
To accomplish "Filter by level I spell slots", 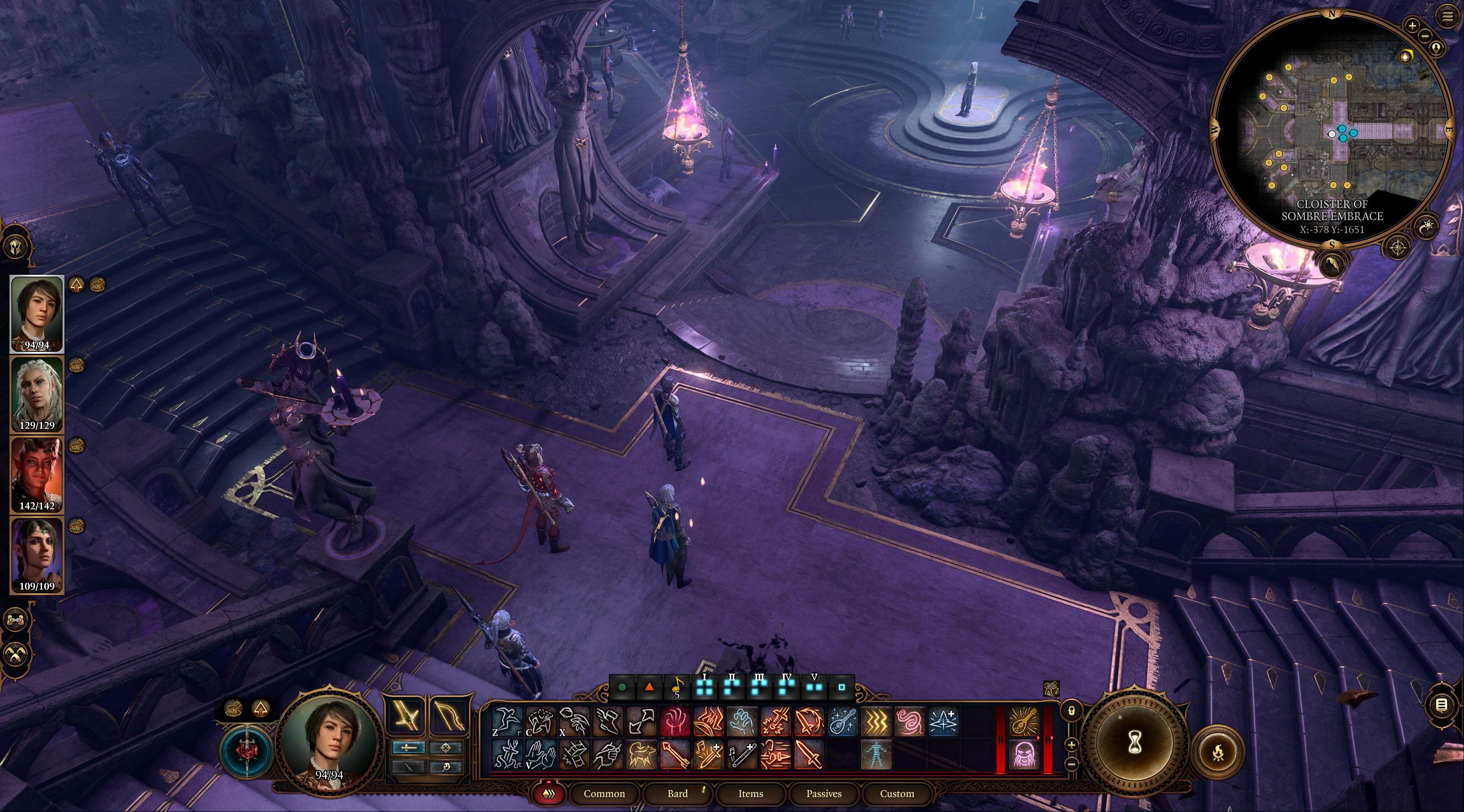I will click(x=705, y=687).
